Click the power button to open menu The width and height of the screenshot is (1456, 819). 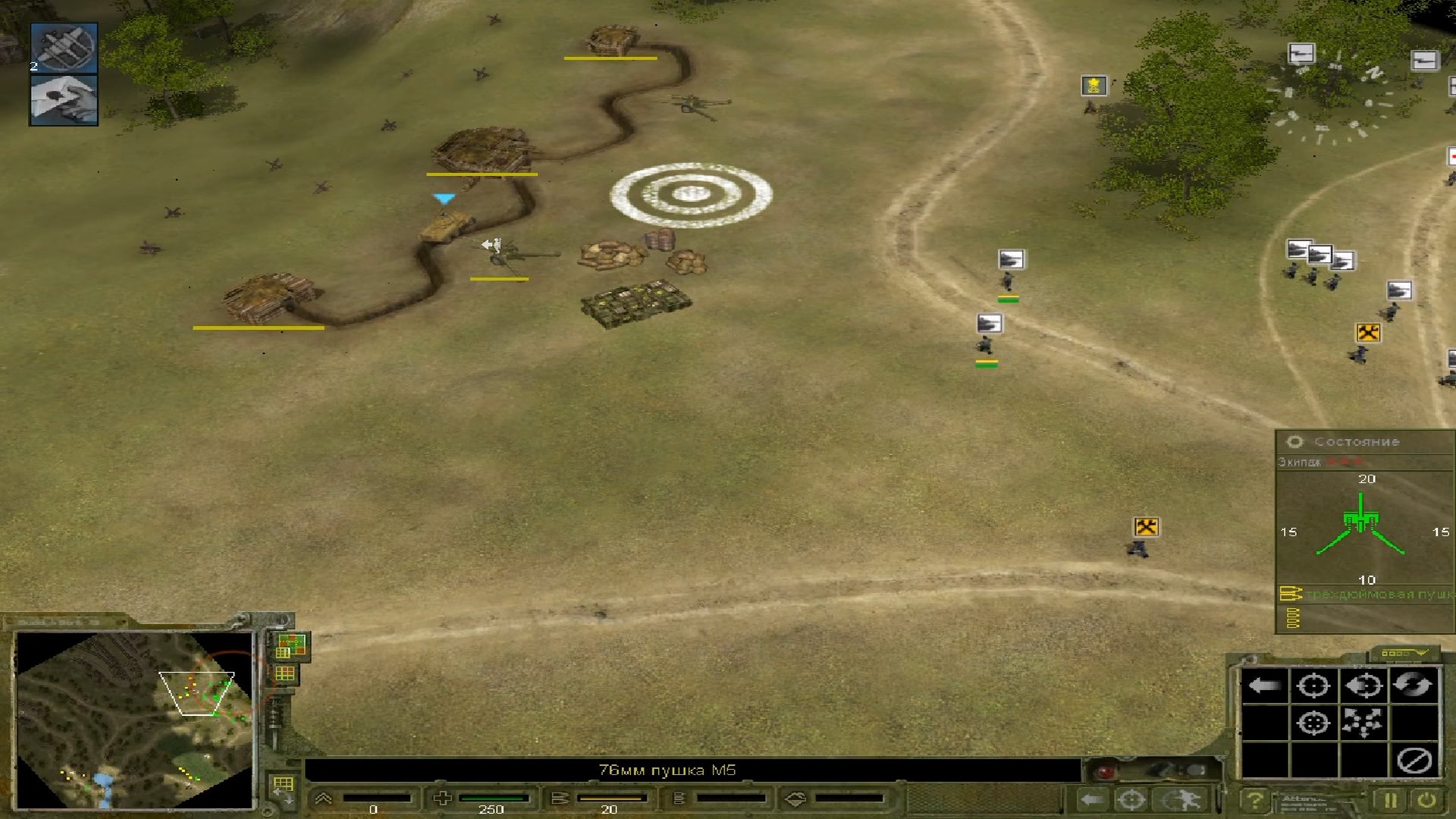[1426, 800]
